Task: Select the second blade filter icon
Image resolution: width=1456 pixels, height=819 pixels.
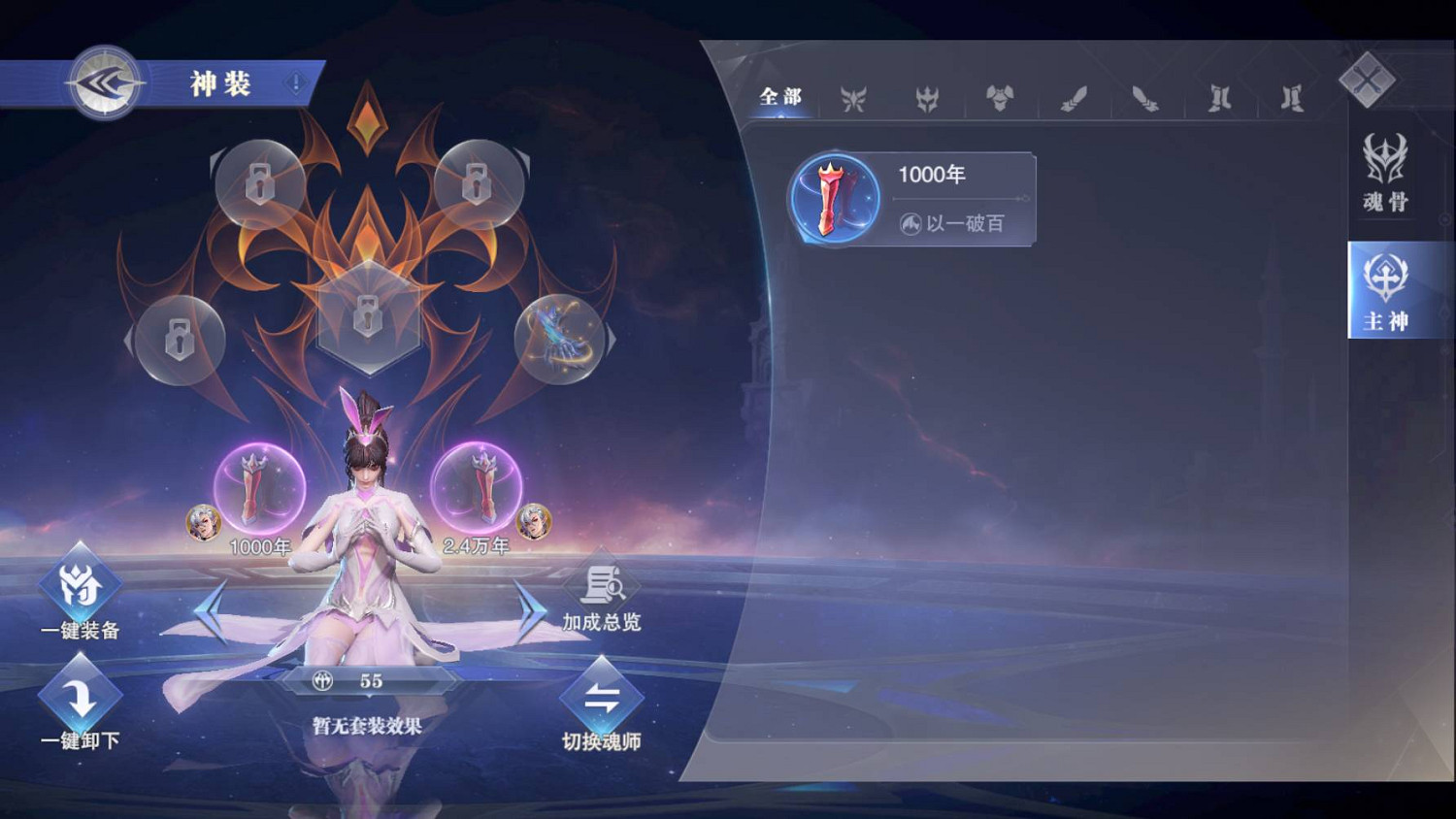Action: [x=1145, y=98]
